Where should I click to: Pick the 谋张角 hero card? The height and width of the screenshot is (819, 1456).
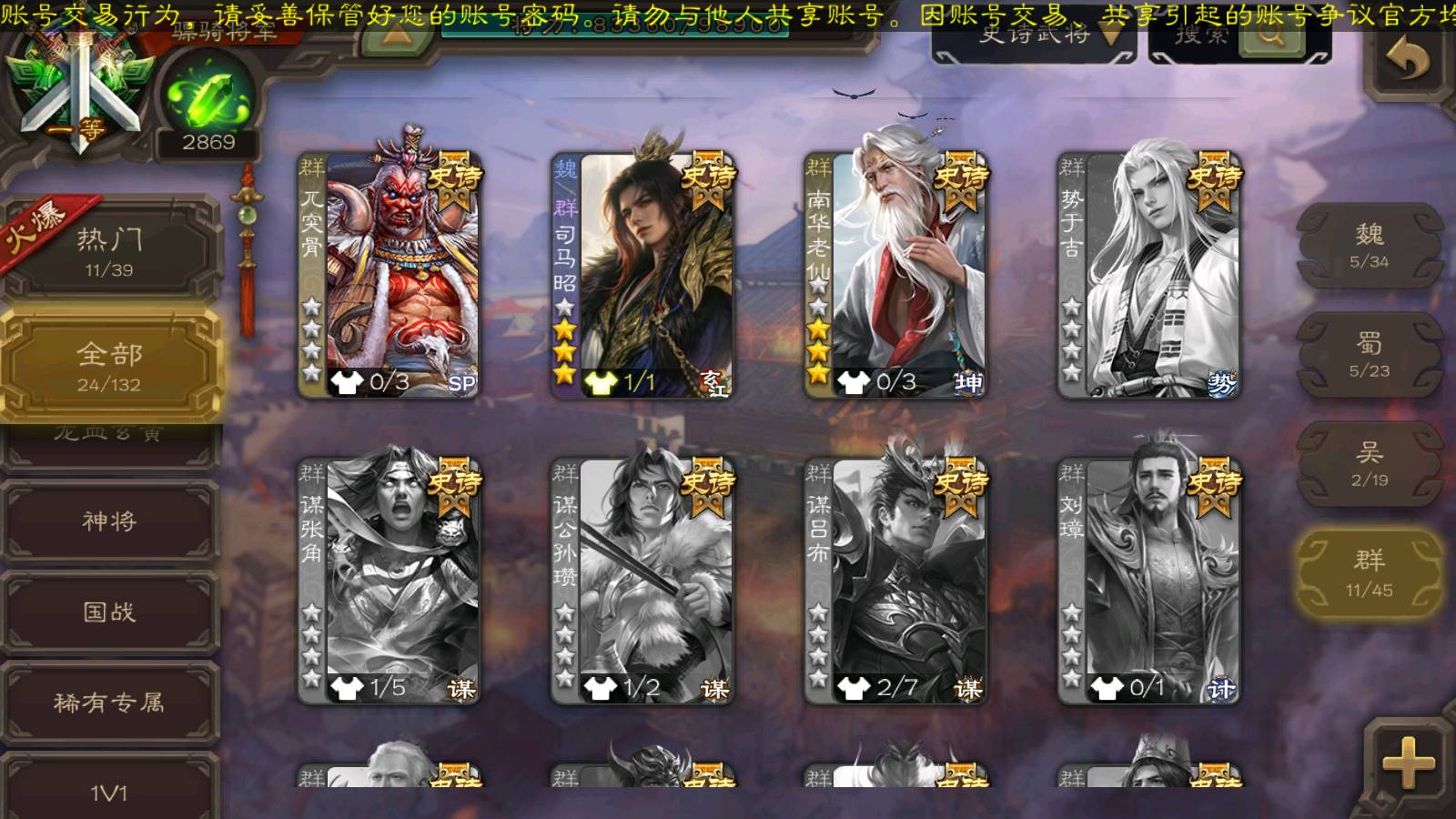pyautogui.click(x=389, y=581)
